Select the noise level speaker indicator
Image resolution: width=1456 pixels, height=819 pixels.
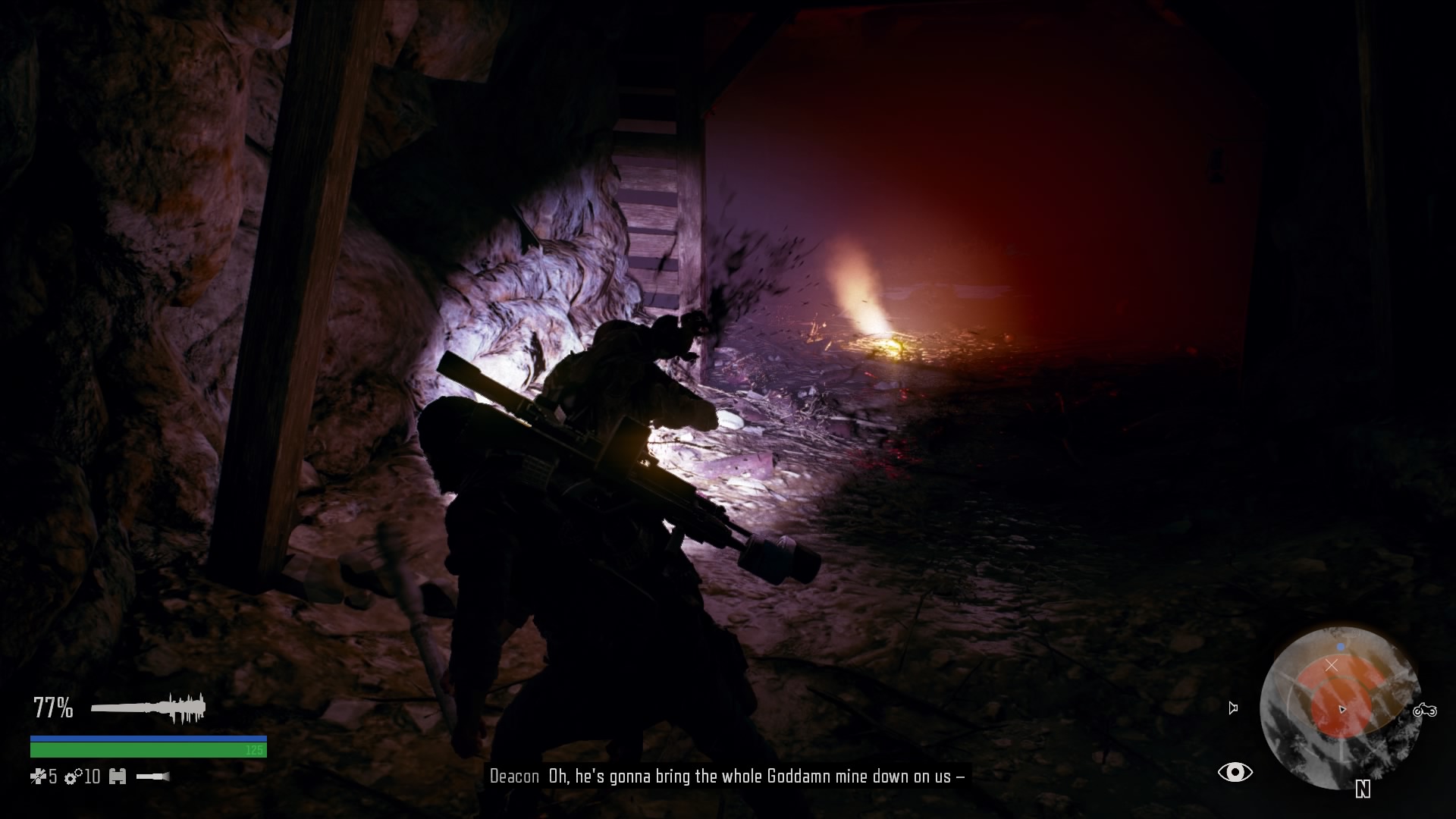click(1233, 708)
